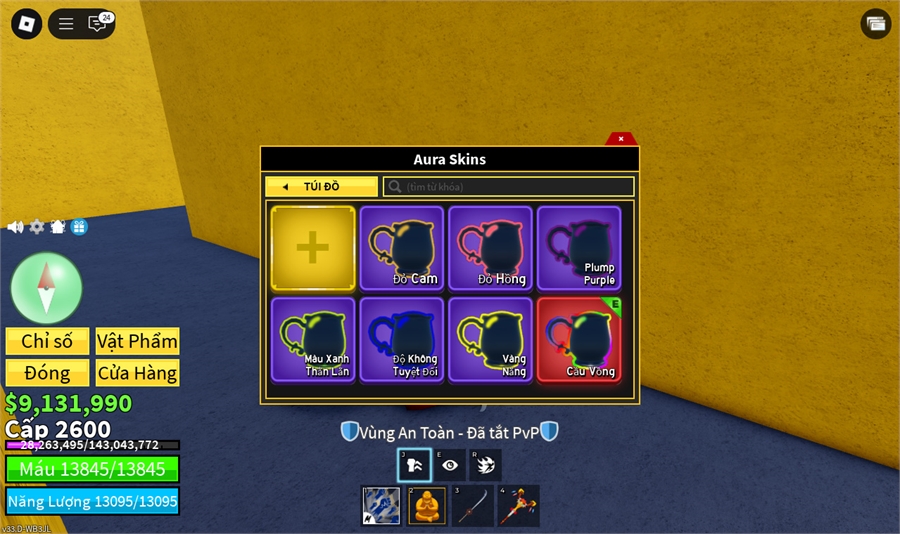
Task: Equip the golden Buddha hotbar slot
Action: pyautogui.click(x=426, y=505)
